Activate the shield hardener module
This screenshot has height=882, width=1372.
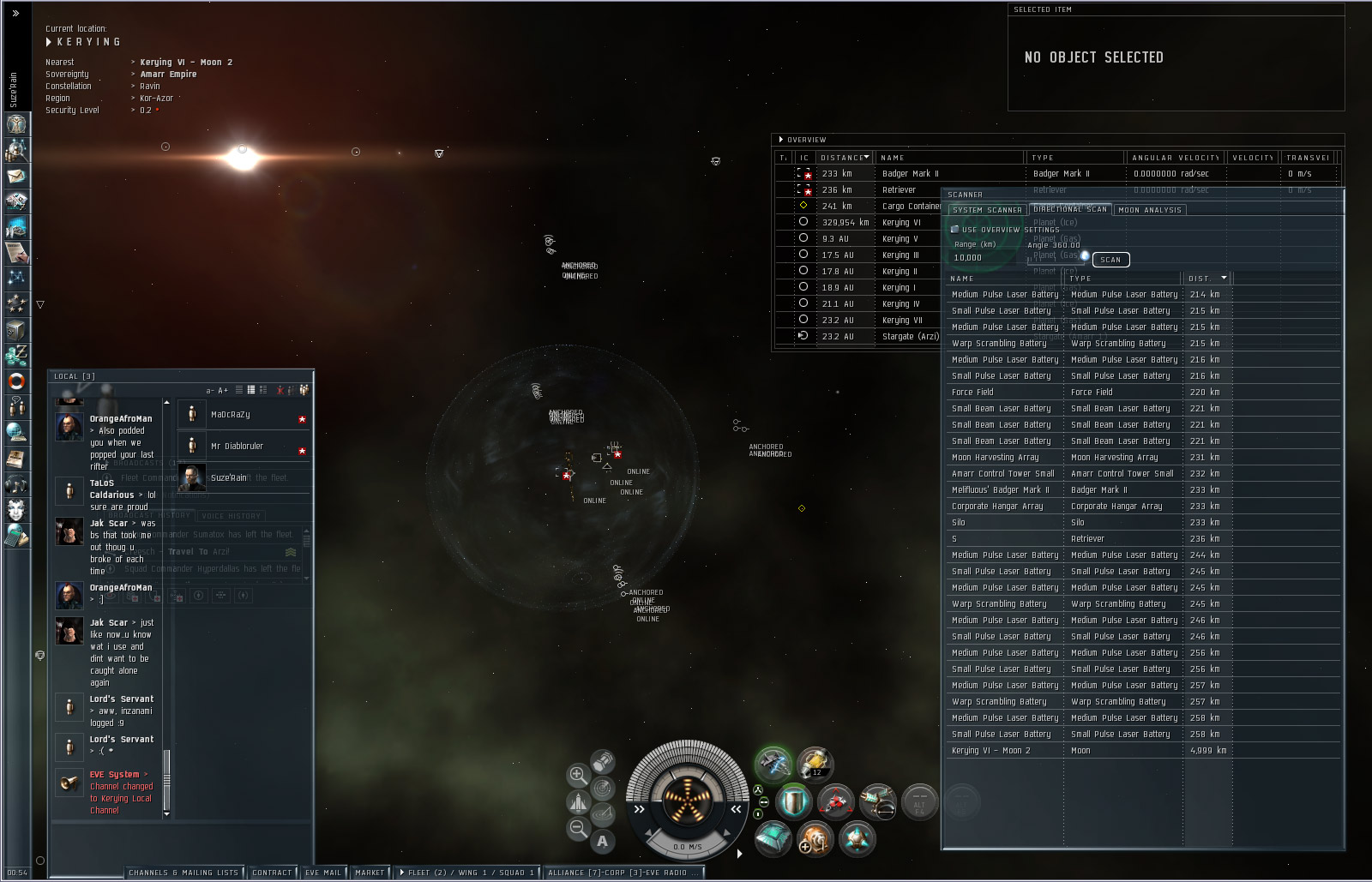794,803
